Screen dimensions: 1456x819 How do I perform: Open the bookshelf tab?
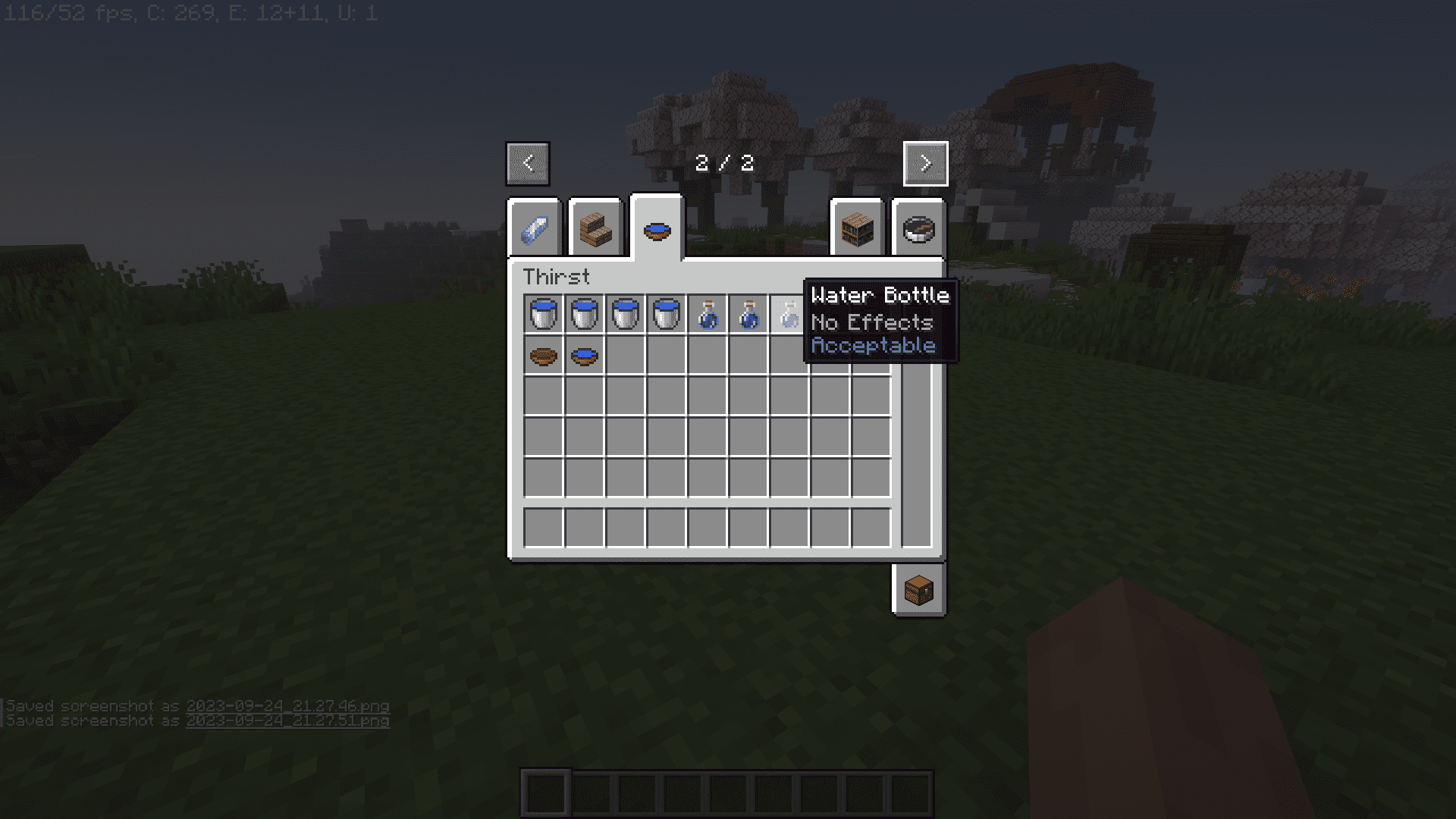coord(857,229)
